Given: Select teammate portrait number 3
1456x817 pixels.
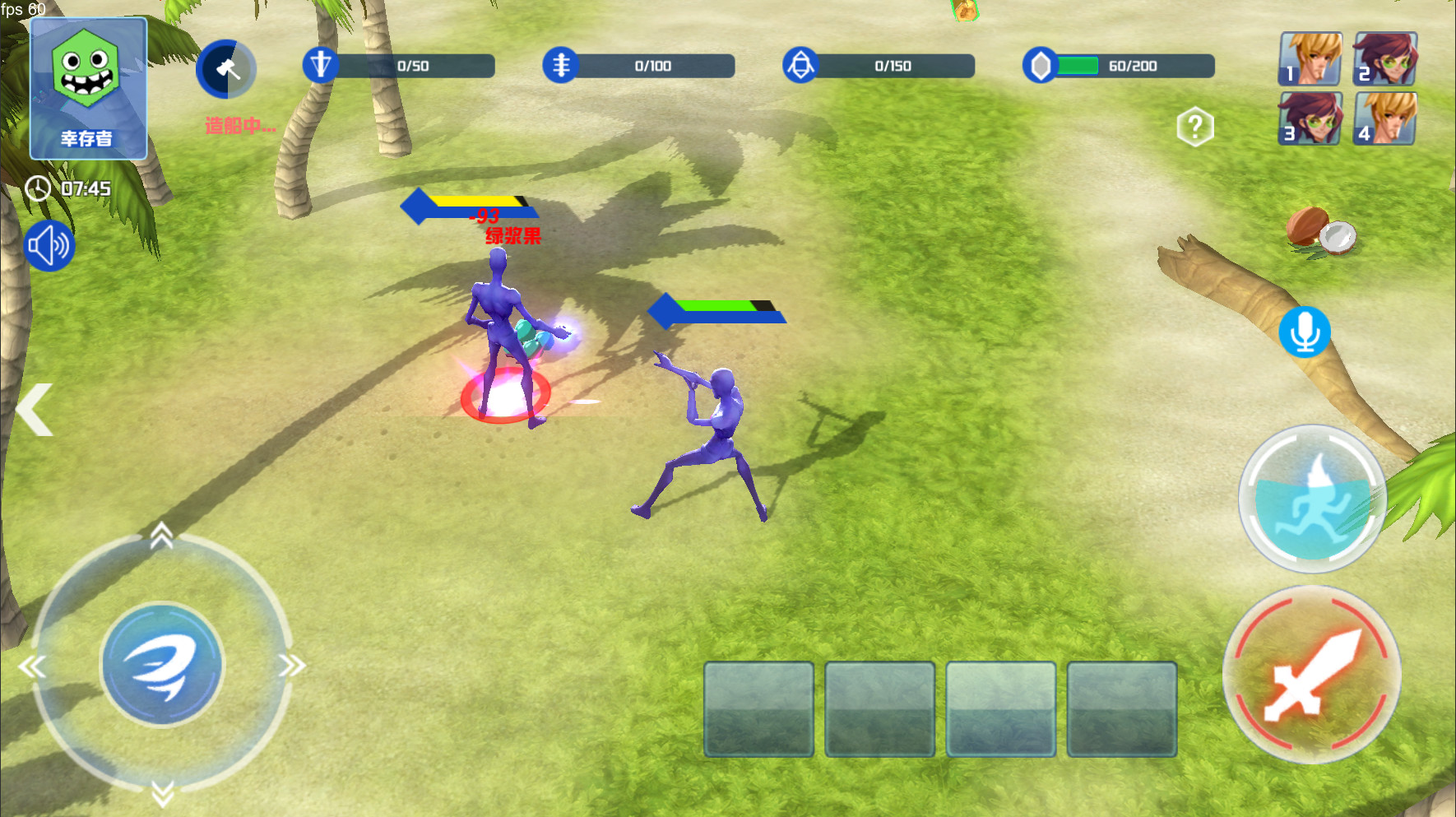Looking at the screenshot, I should click(1310, 119).
